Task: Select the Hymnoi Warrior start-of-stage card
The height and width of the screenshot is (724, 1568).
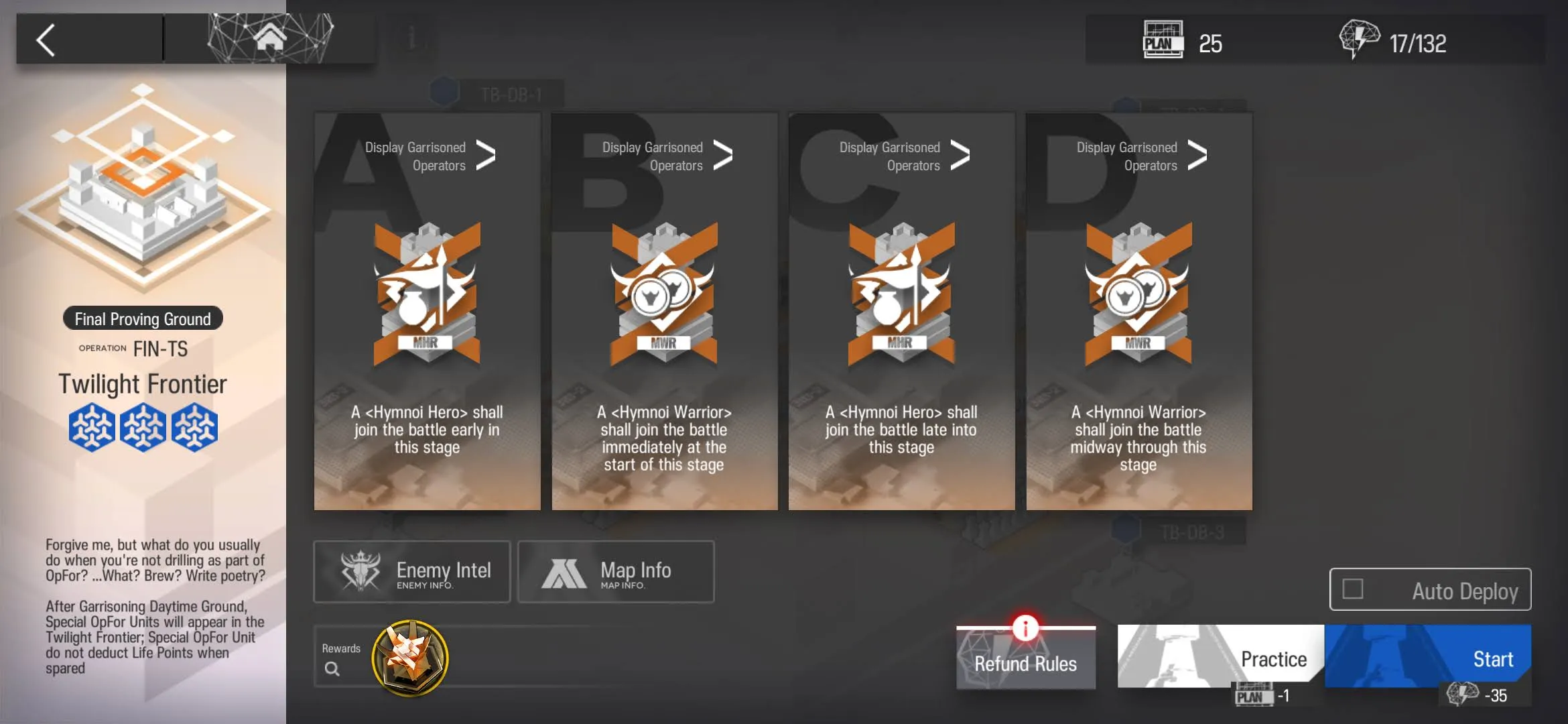Action: 665,335
